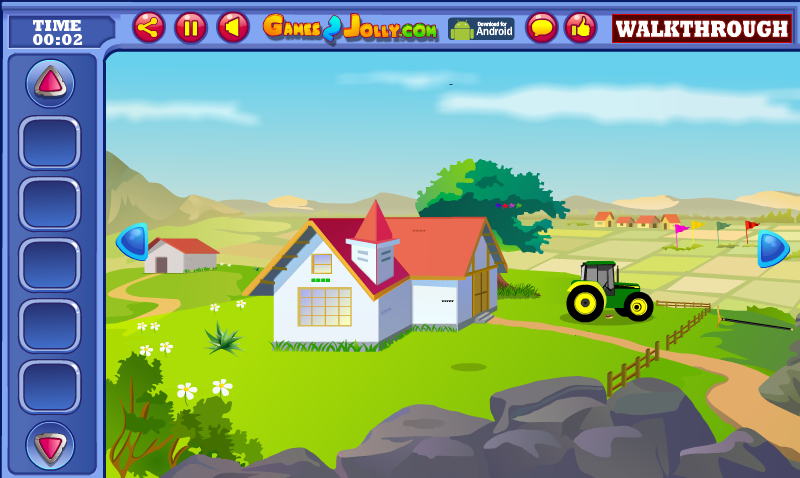
Task: Pause the game
Action: tap(191, 27)
